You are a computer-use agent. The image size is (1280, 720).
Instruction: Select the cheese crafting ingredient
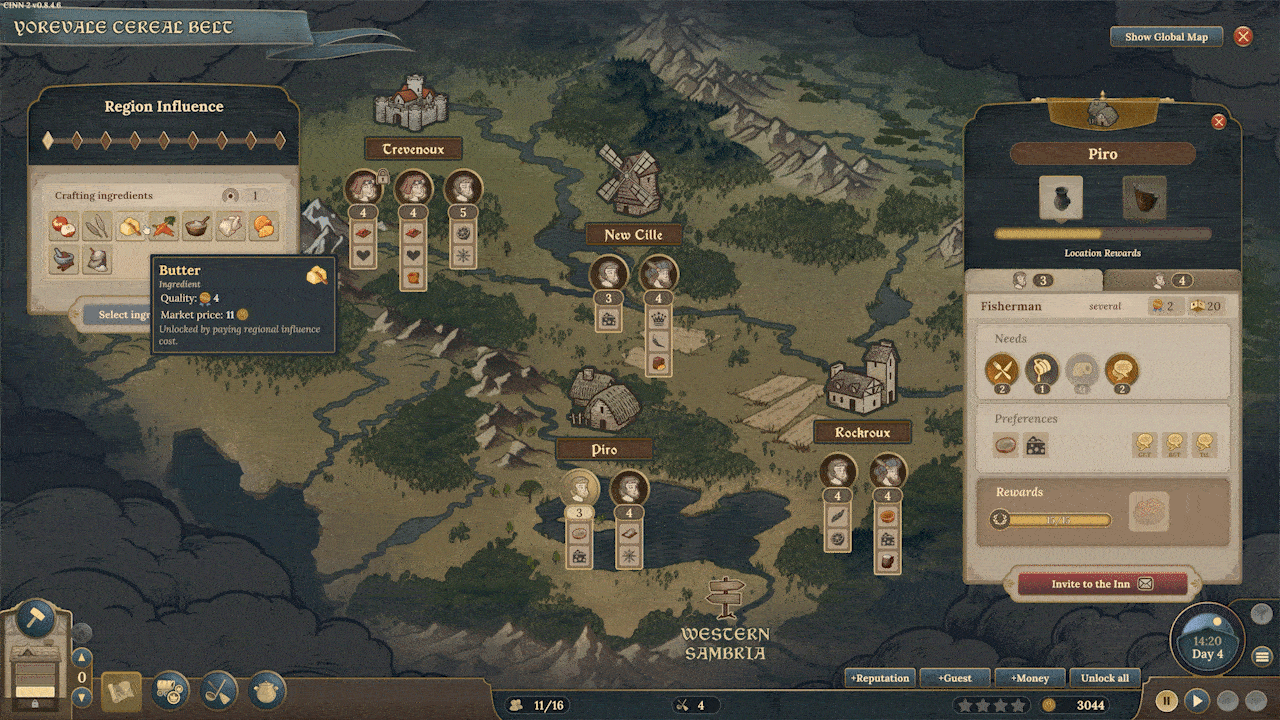(x=264, y=227)
